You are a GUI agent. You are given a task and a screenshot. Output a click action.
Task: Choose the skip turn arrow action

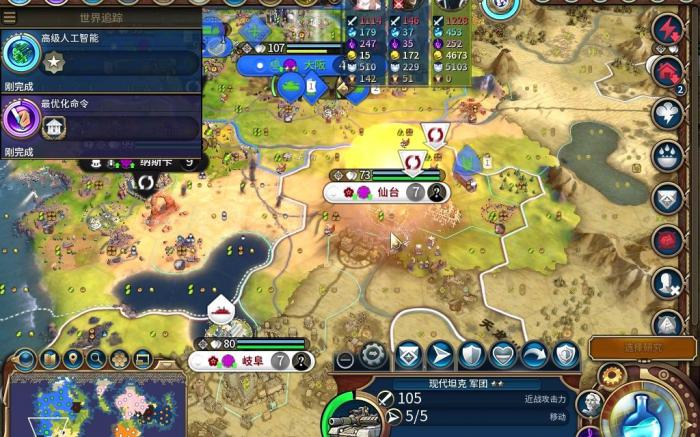[x=535, y=355]
